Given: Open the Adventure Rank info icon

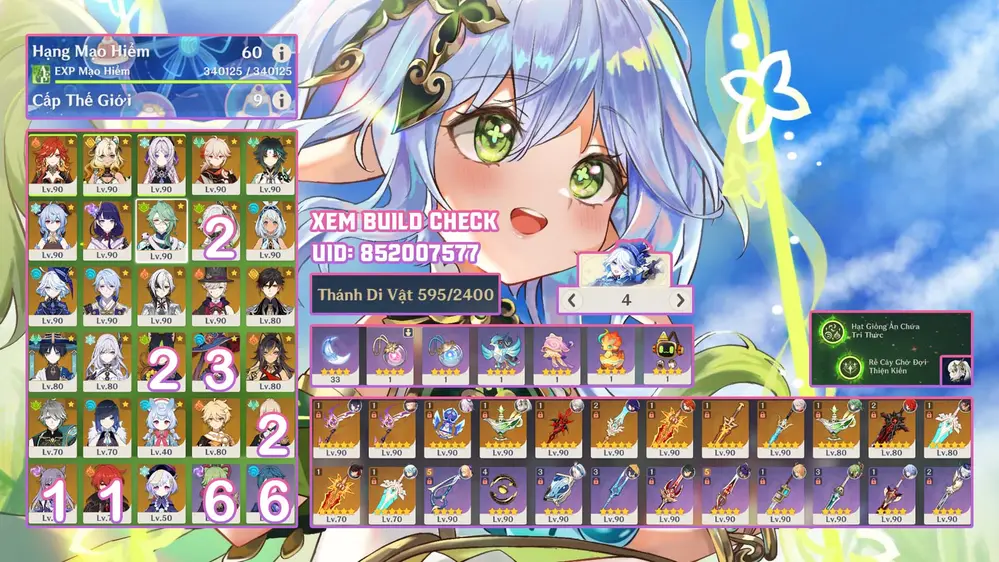Looking at the screenshot, I should [x=283, y=53].
